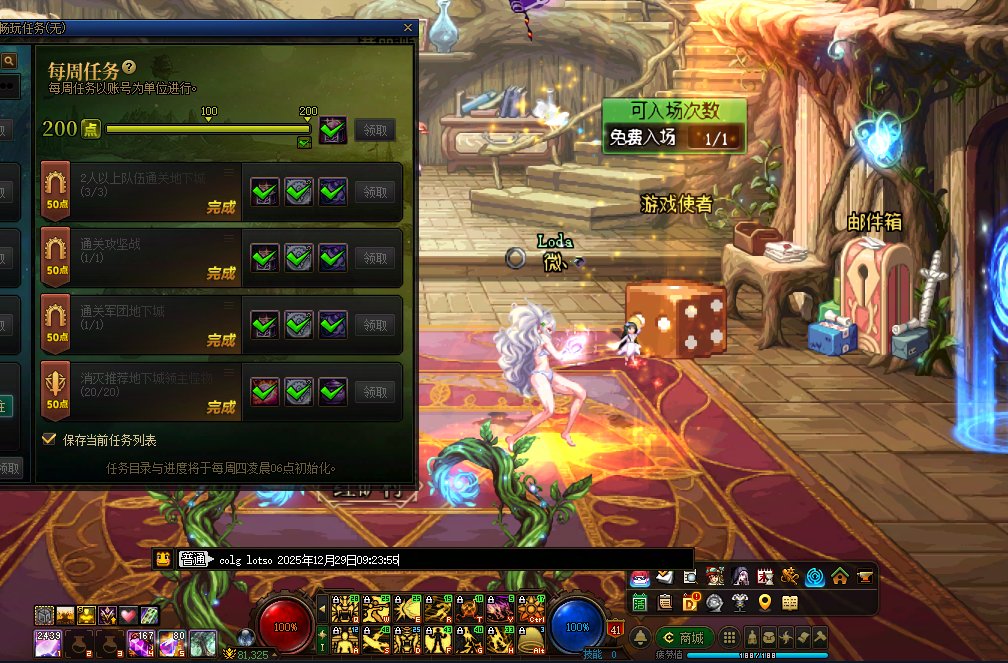Toggle the 保存当前任务列表 checkbox
1008x663 pixels.
click(49, 439)
